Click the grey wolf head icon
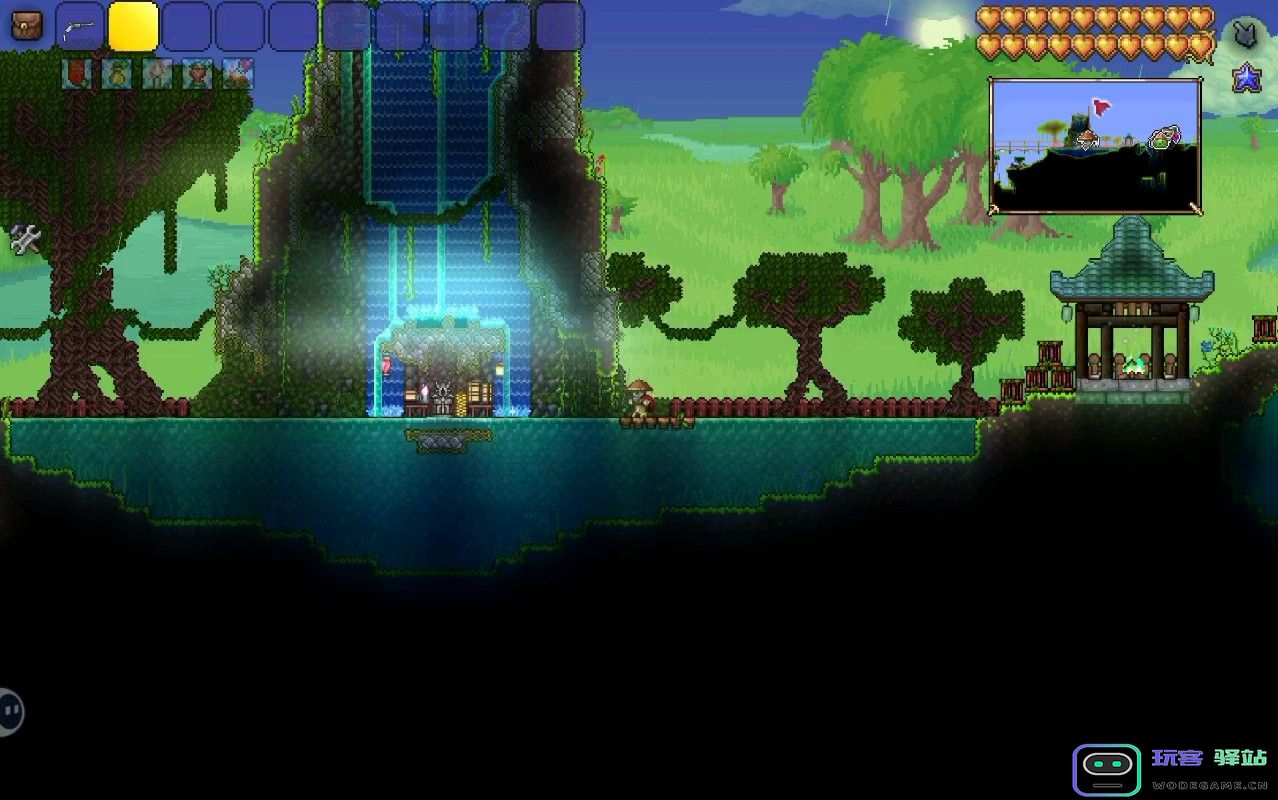This screenshot has height=800, width=1278. [1245, 35]
